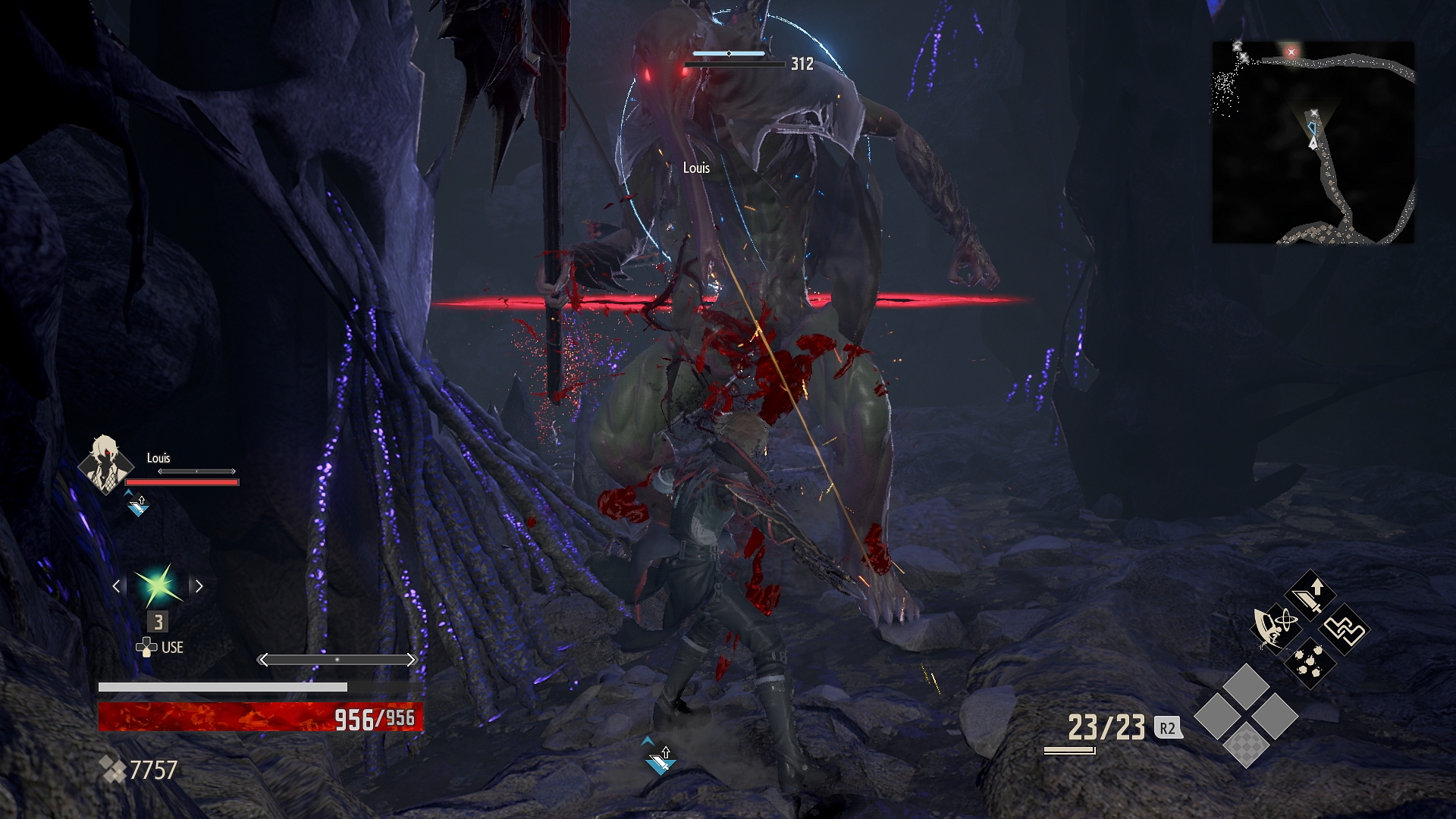Cycle quick item with the left arrow

coord(117,585)
